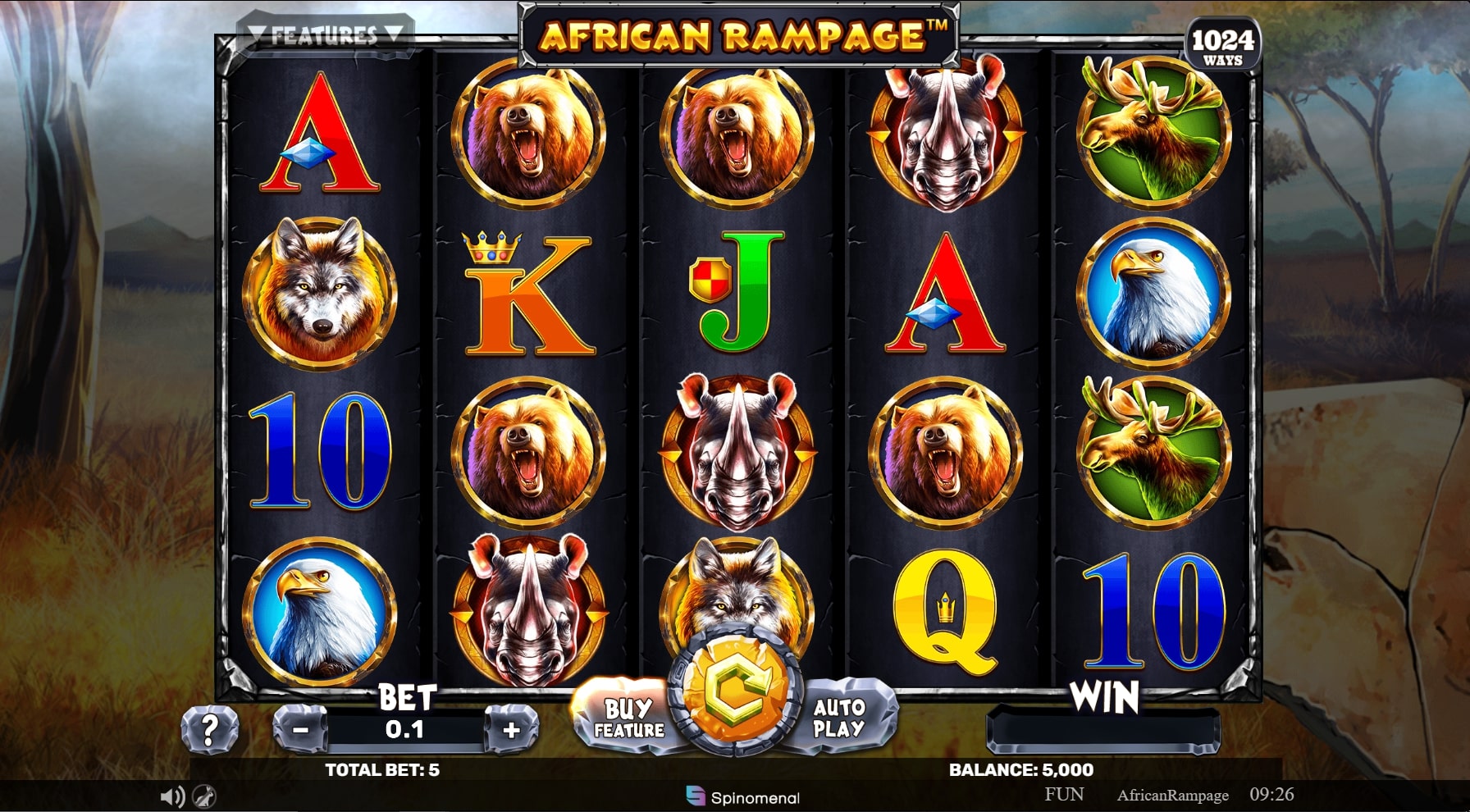Click the bet value field showing 0.1
Screen dimensions: 1470x812
[404, 728]
